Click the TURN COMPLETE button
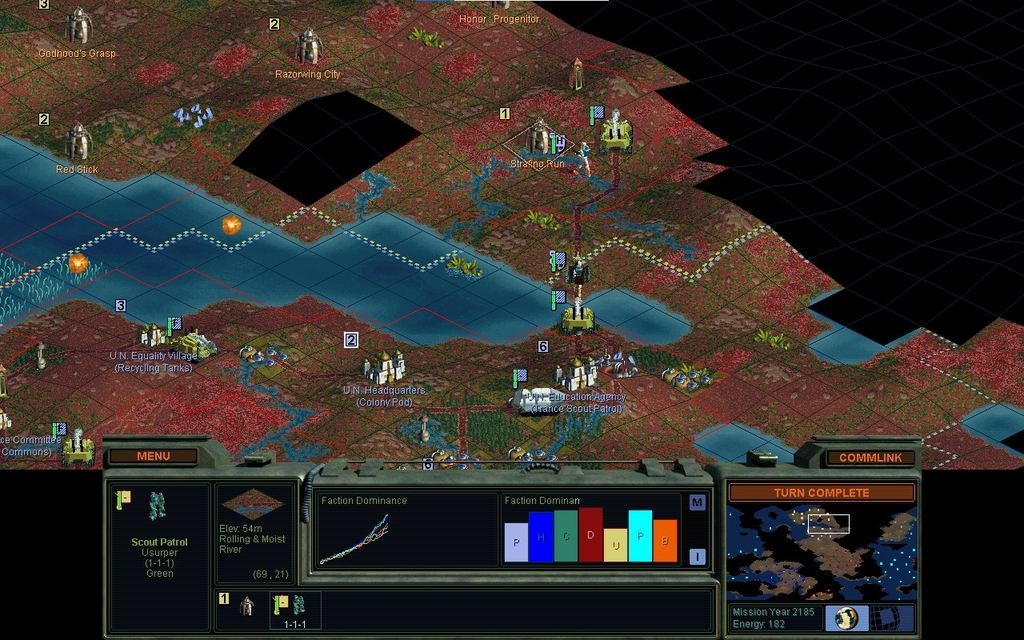 821,493
